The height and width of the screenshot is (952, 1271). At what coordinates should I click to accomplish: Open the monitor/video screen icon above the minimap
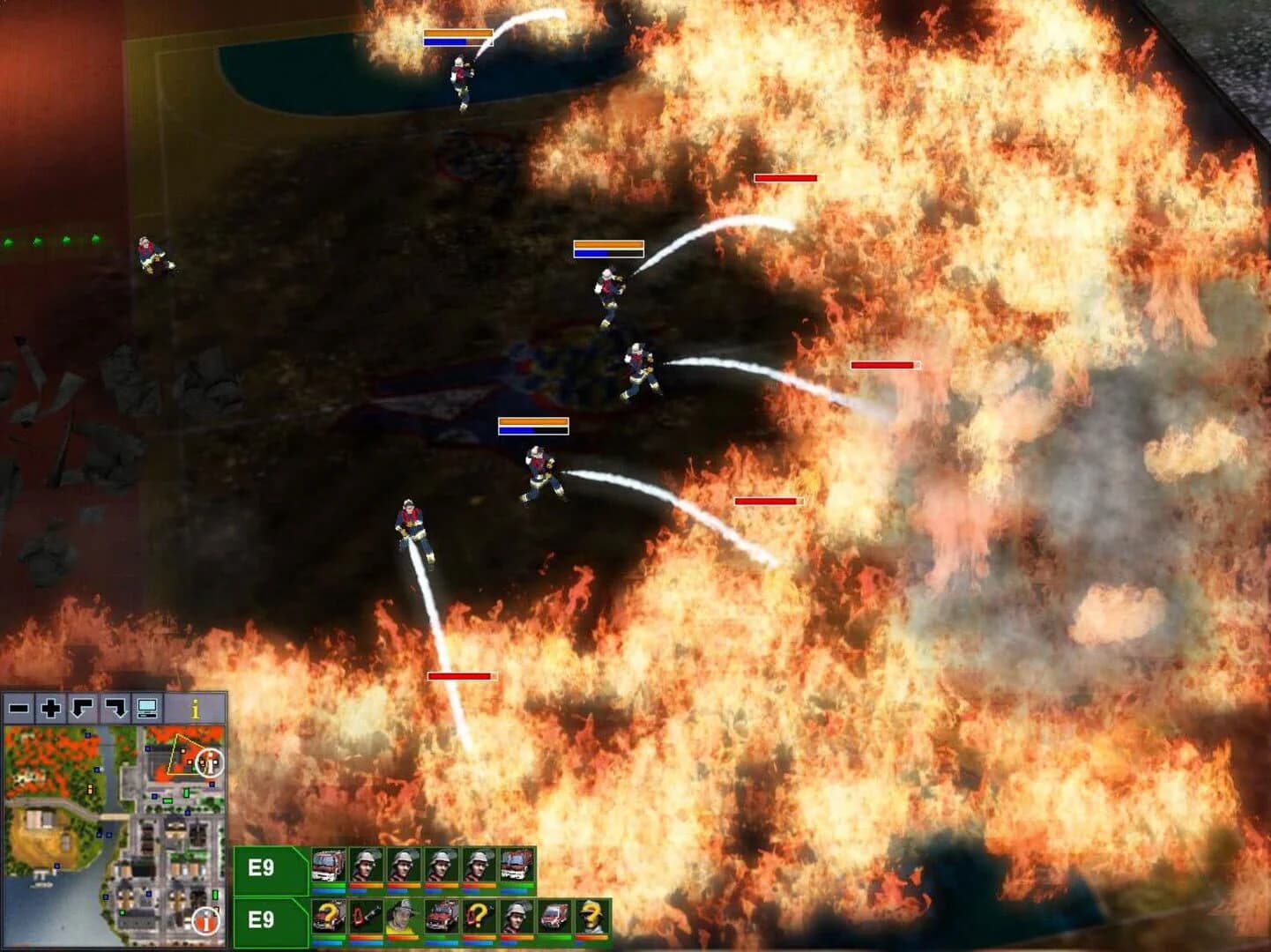pos(148,707)
